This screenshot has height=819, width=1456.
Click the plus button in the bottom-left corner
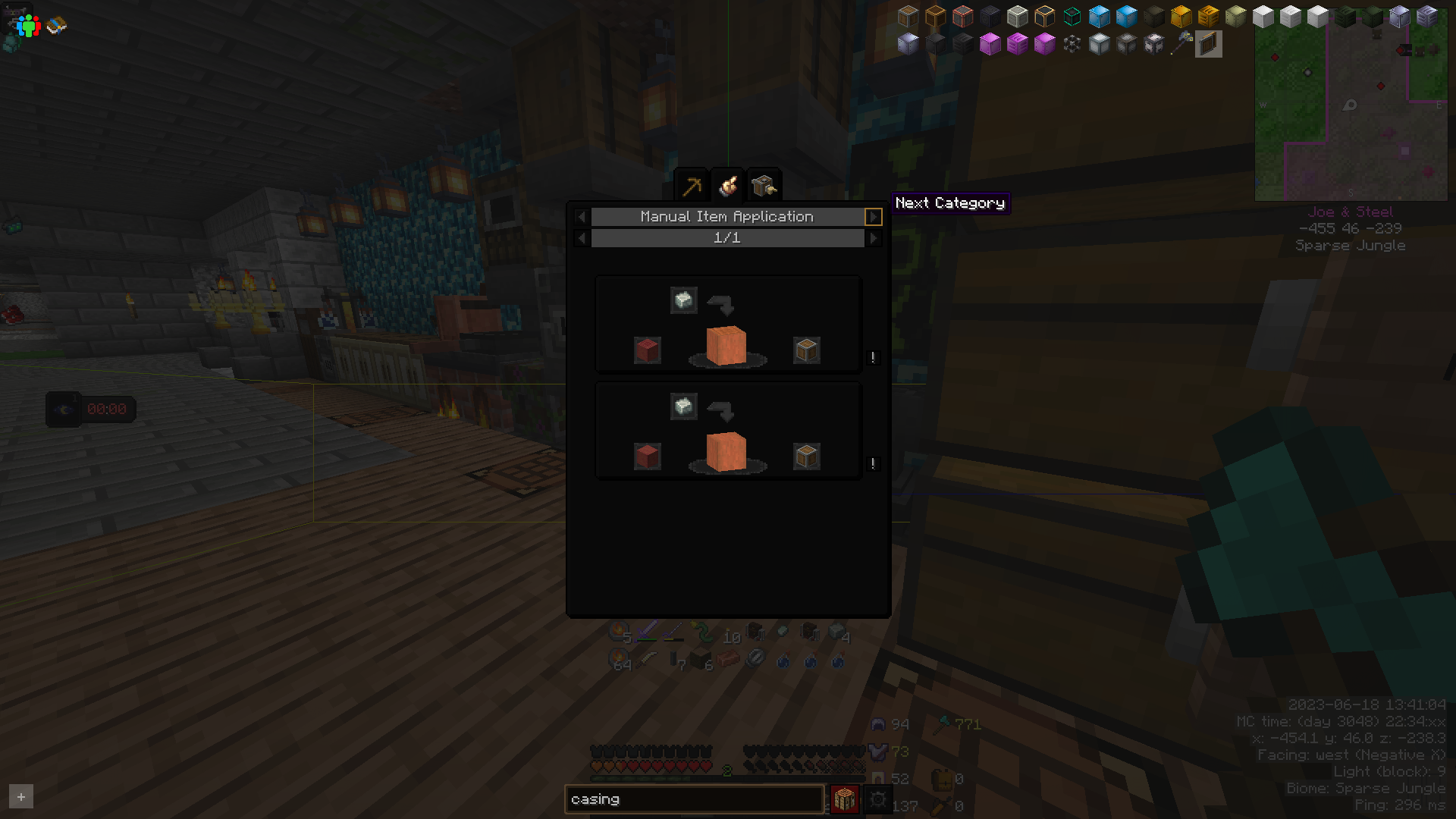coord(21,796)
